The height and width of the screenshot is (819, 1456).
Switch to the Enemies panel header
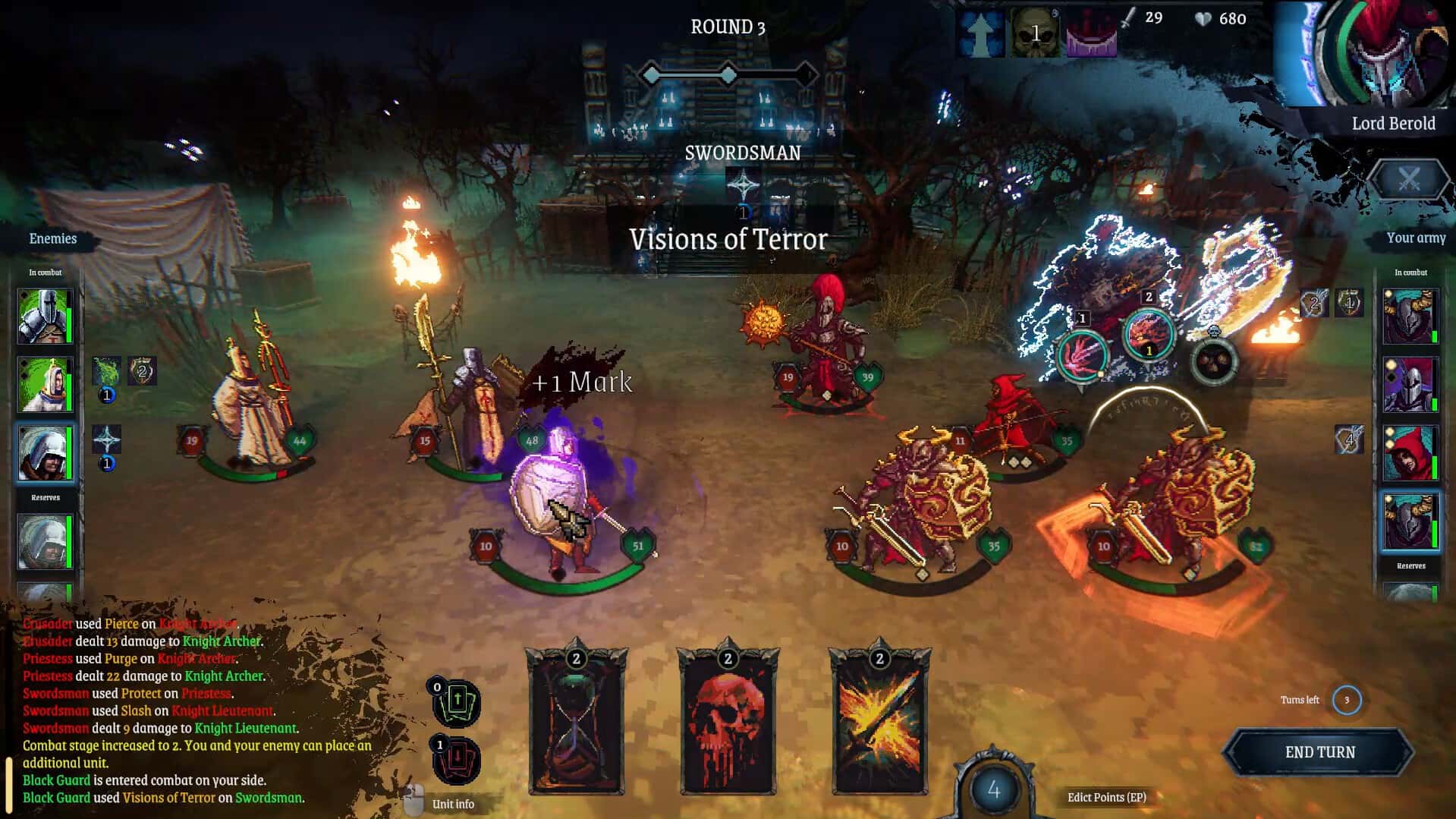(52, 238)
